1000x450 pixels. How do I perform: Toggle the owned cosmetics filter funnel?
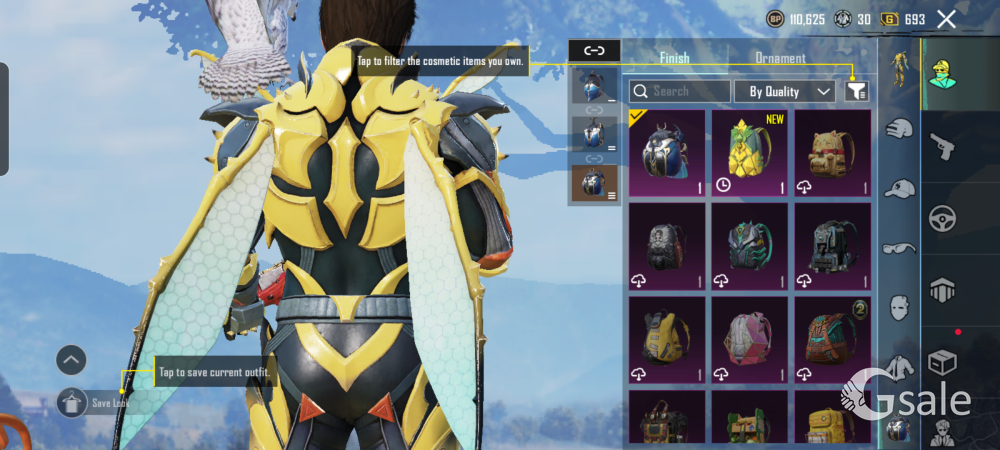click(856, 91)
